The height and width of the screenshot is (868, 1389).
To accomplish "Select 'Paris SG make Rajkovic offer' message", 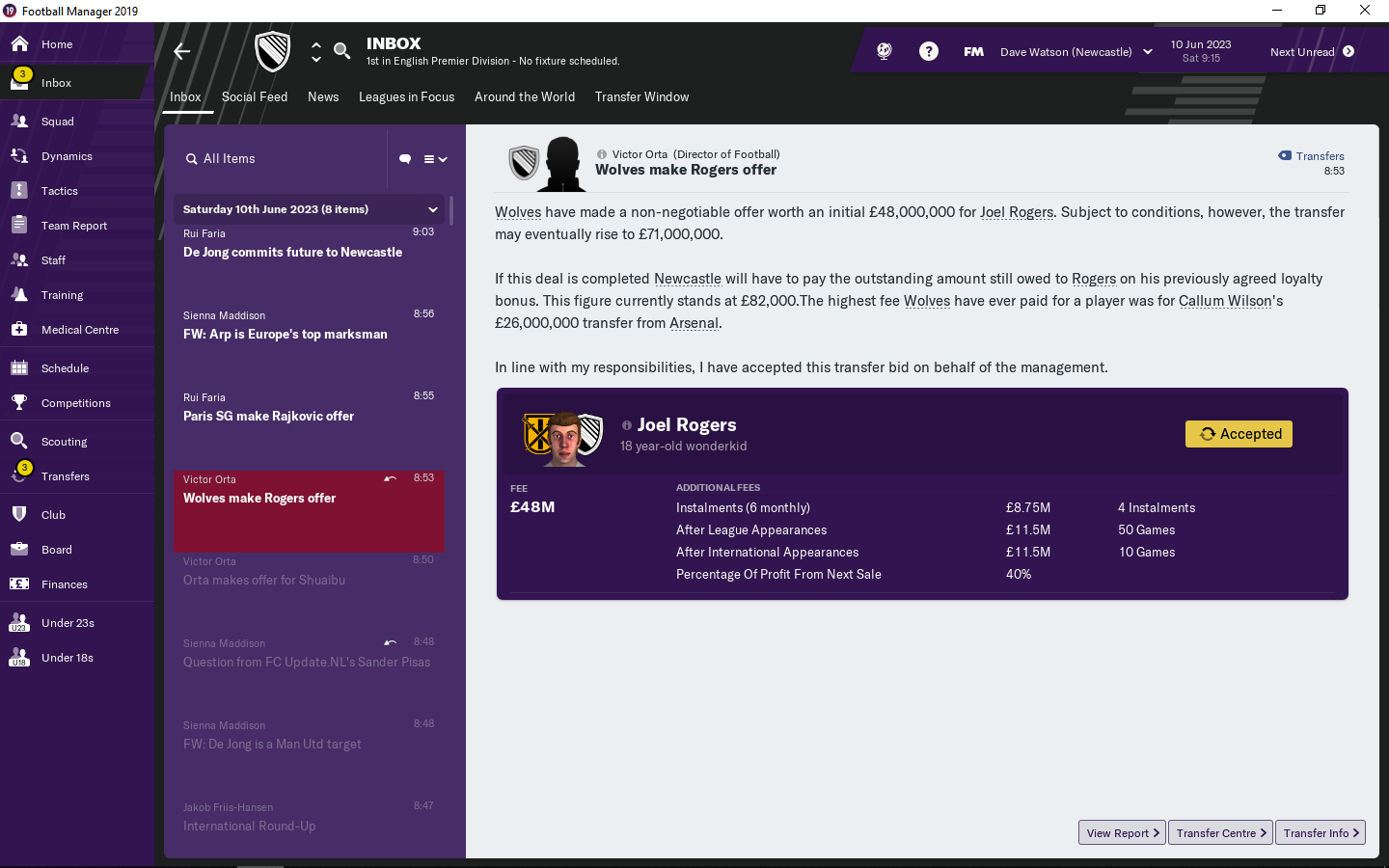I will [x=269, y=416].
